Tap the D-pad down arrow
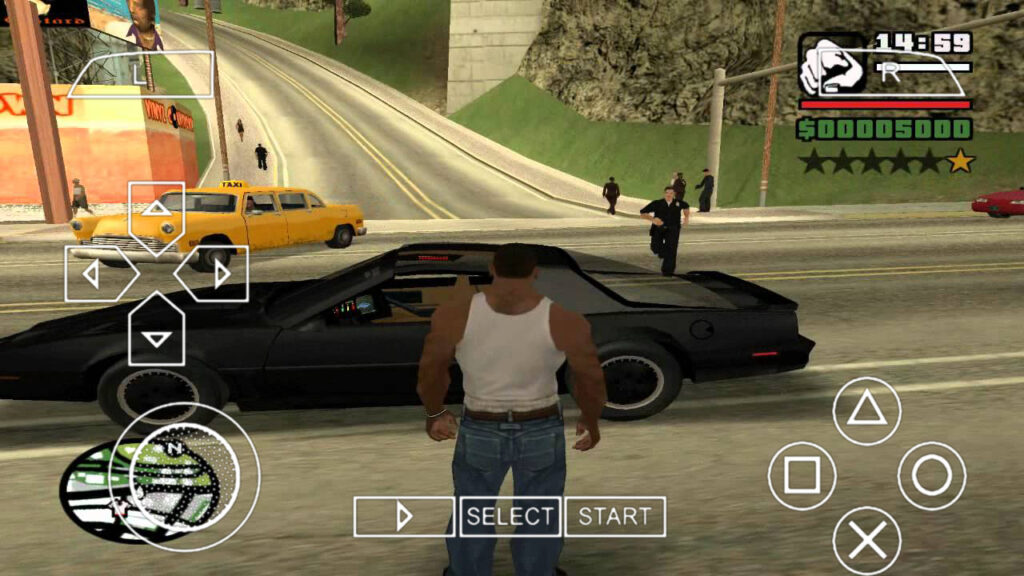1024x576 pixels. 156,334
